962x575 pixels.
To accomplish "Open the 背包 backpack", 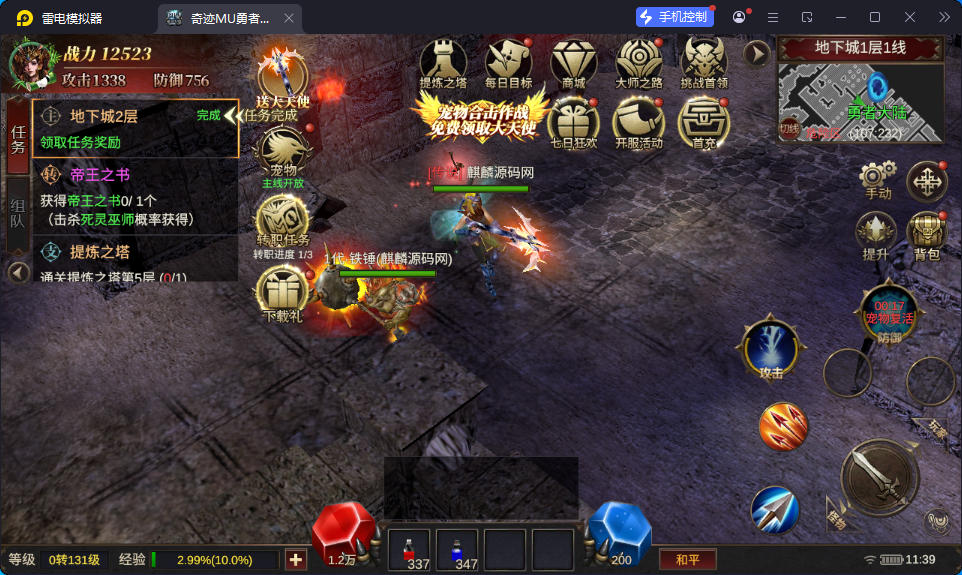I will click(x=927, y=234).
